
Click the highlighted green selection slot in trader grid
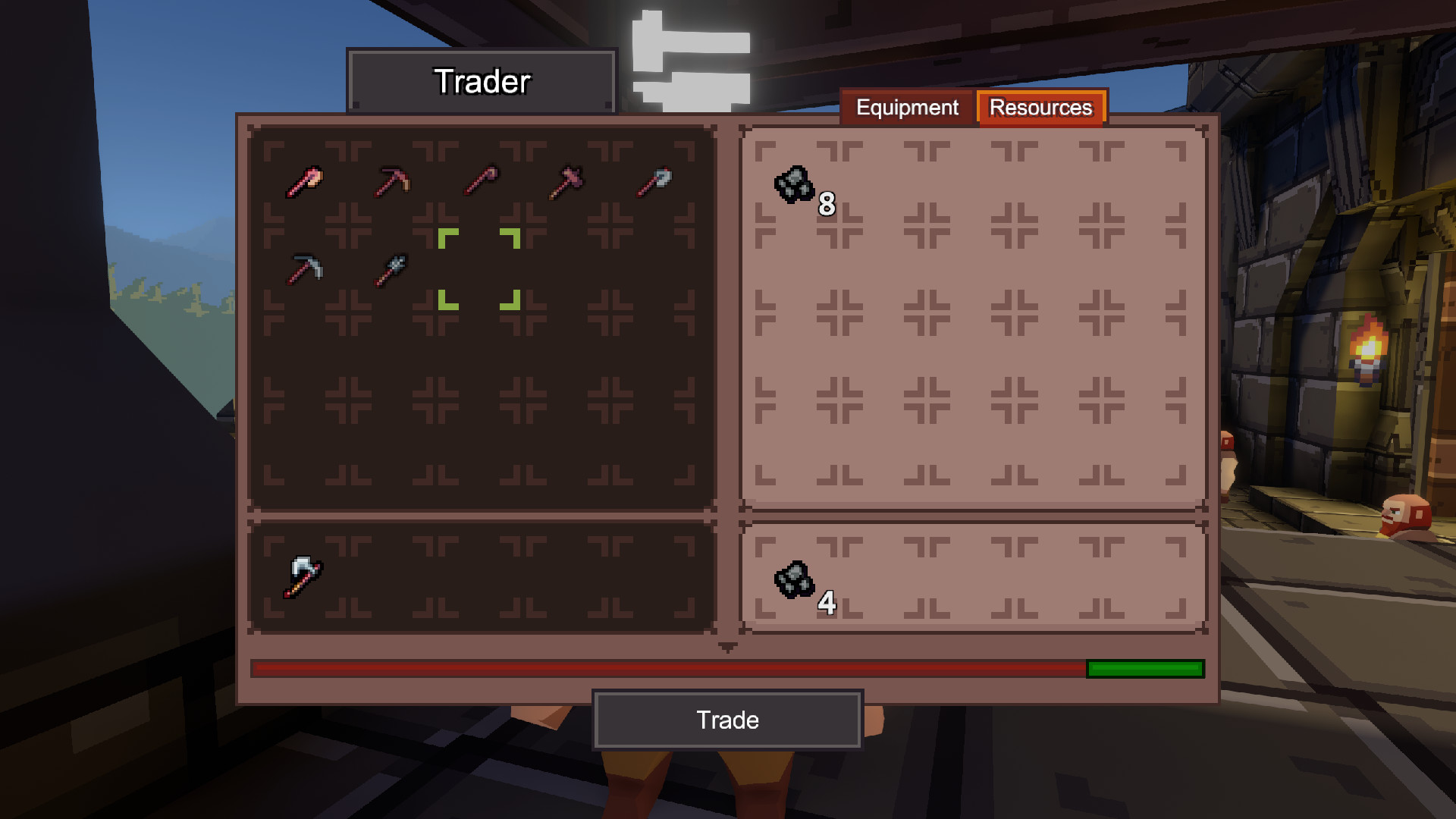(x=480, y=271)
